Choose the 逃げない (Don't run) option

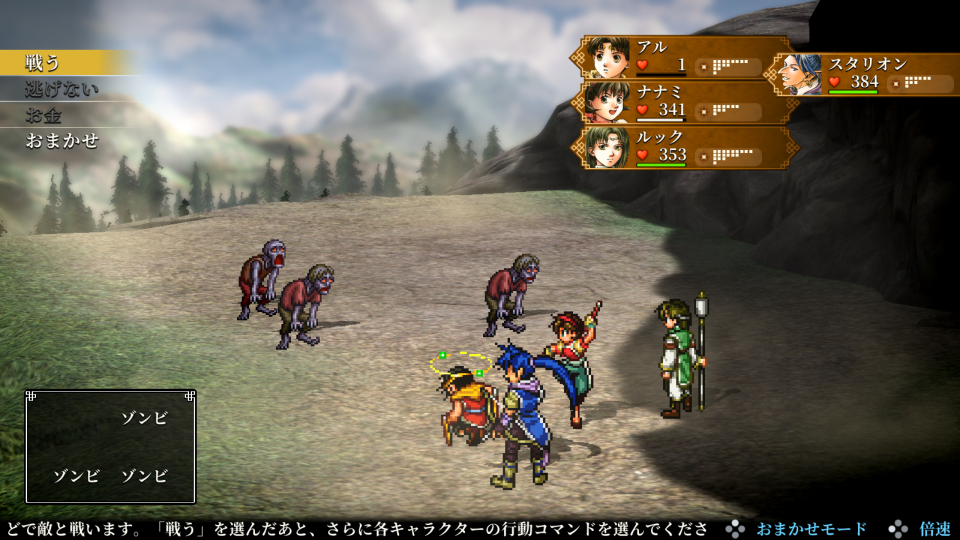coord(62,89)
